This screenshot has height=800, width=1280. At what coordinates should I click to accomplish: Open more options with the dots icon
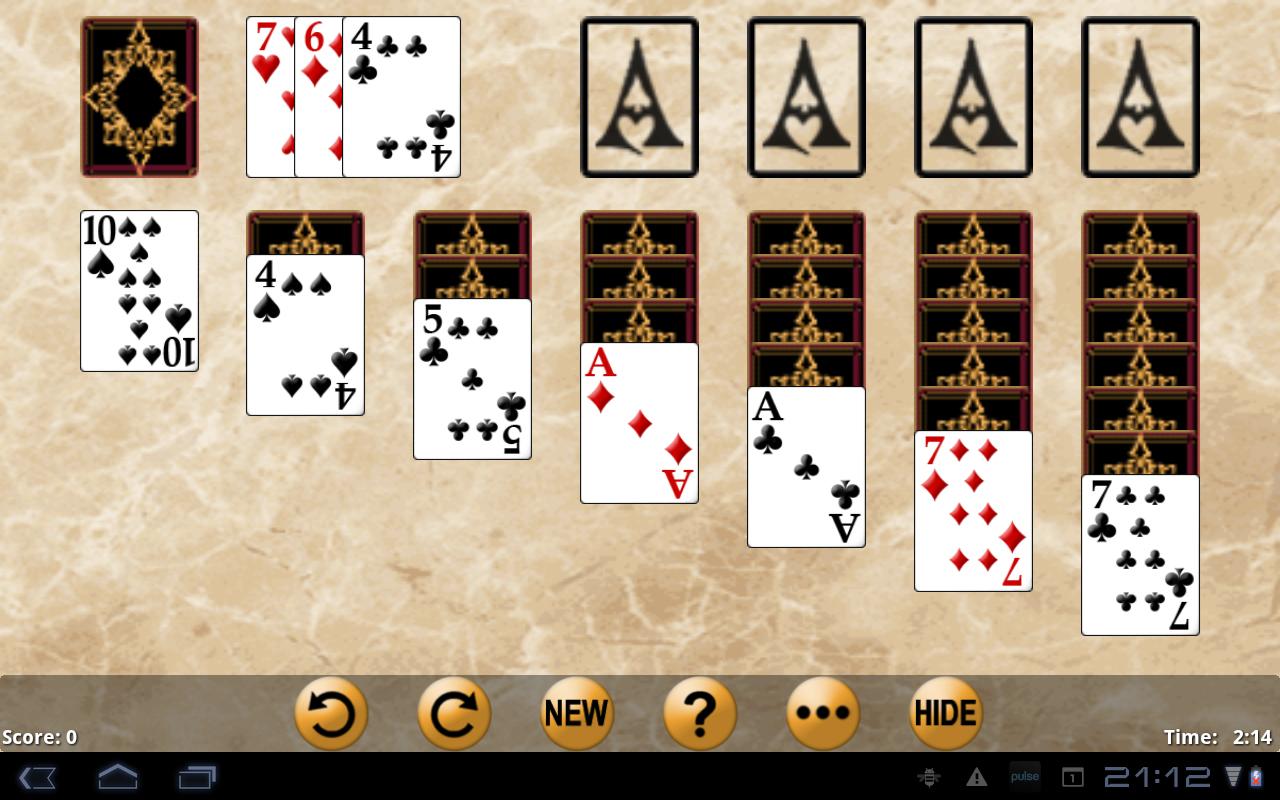pyautogui.click(x=823, y=713)
